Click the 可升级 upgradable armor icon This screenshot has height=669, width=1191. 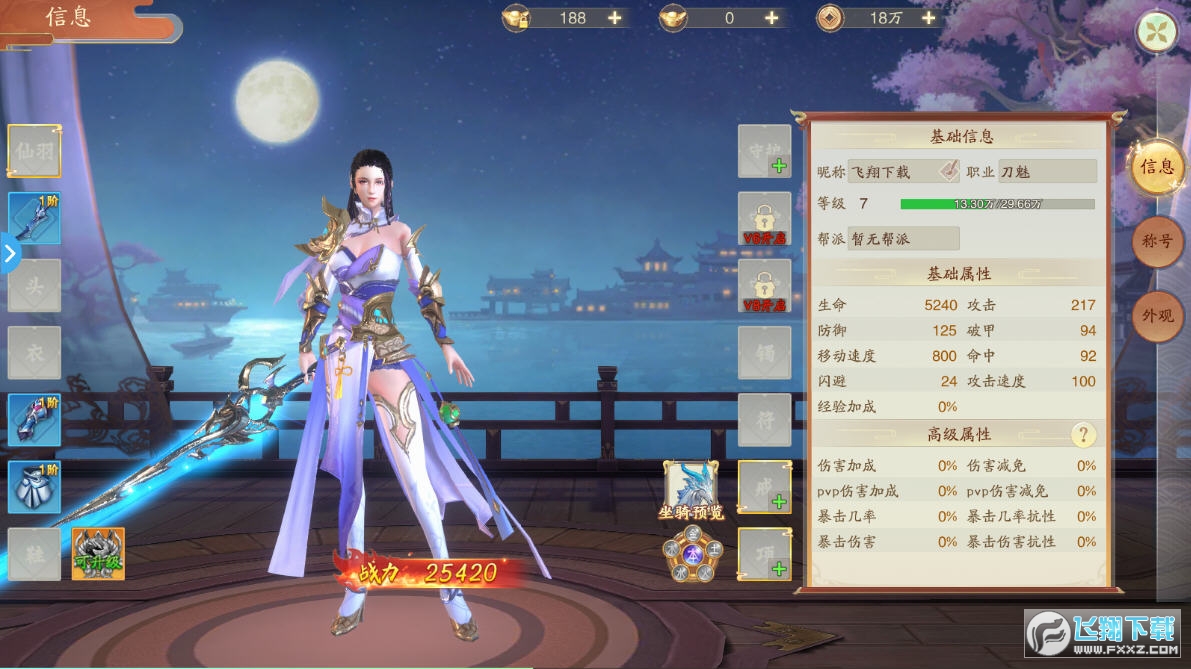click(x=98, y=554)
